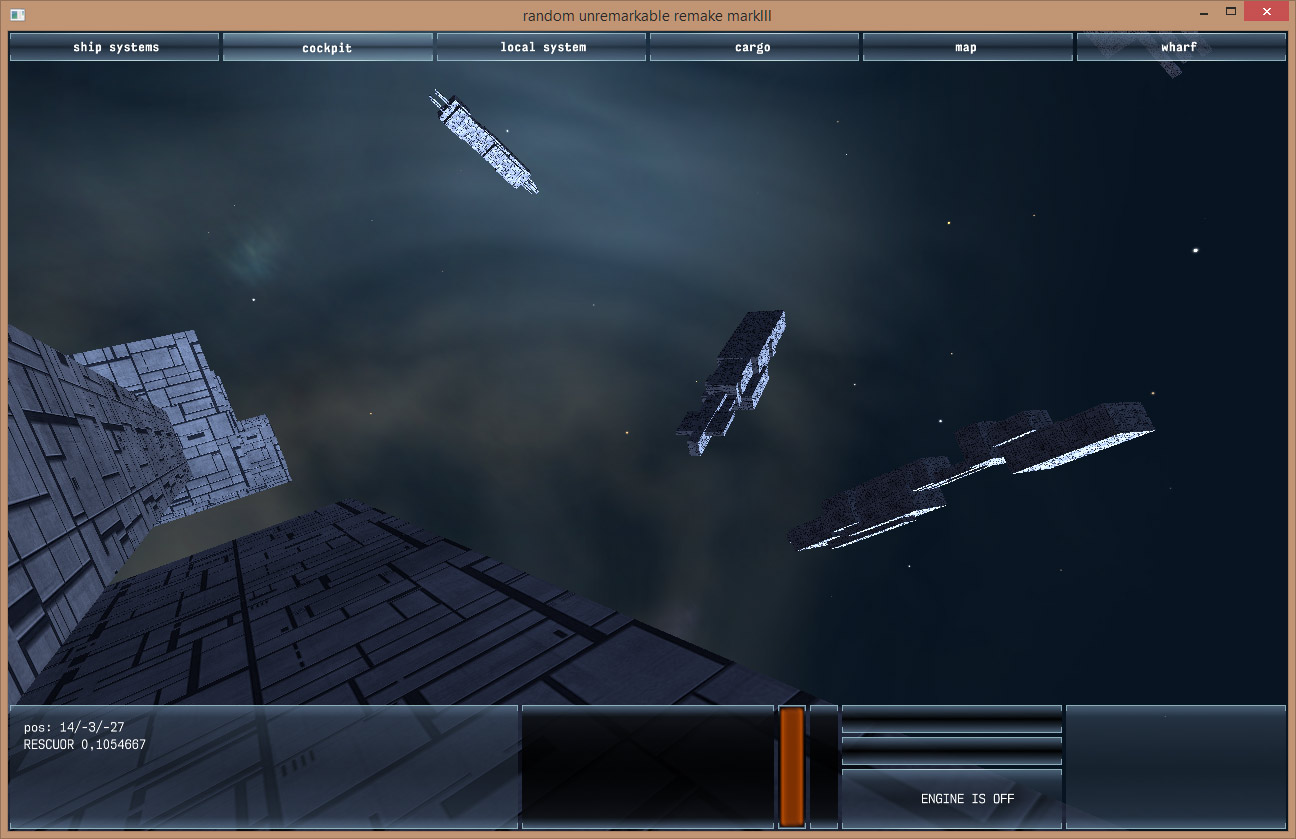
Task: Show the local system tab
Action: [x=543, y=47]
